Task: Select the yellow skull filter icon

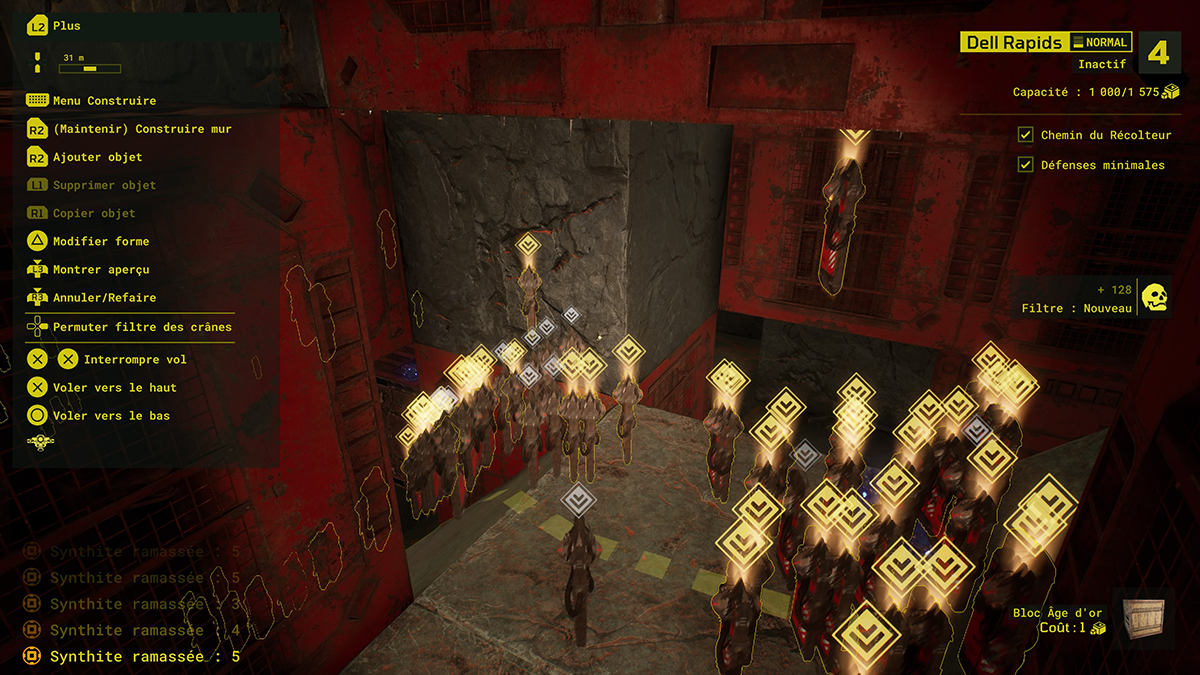Action: pos(1155,297)
